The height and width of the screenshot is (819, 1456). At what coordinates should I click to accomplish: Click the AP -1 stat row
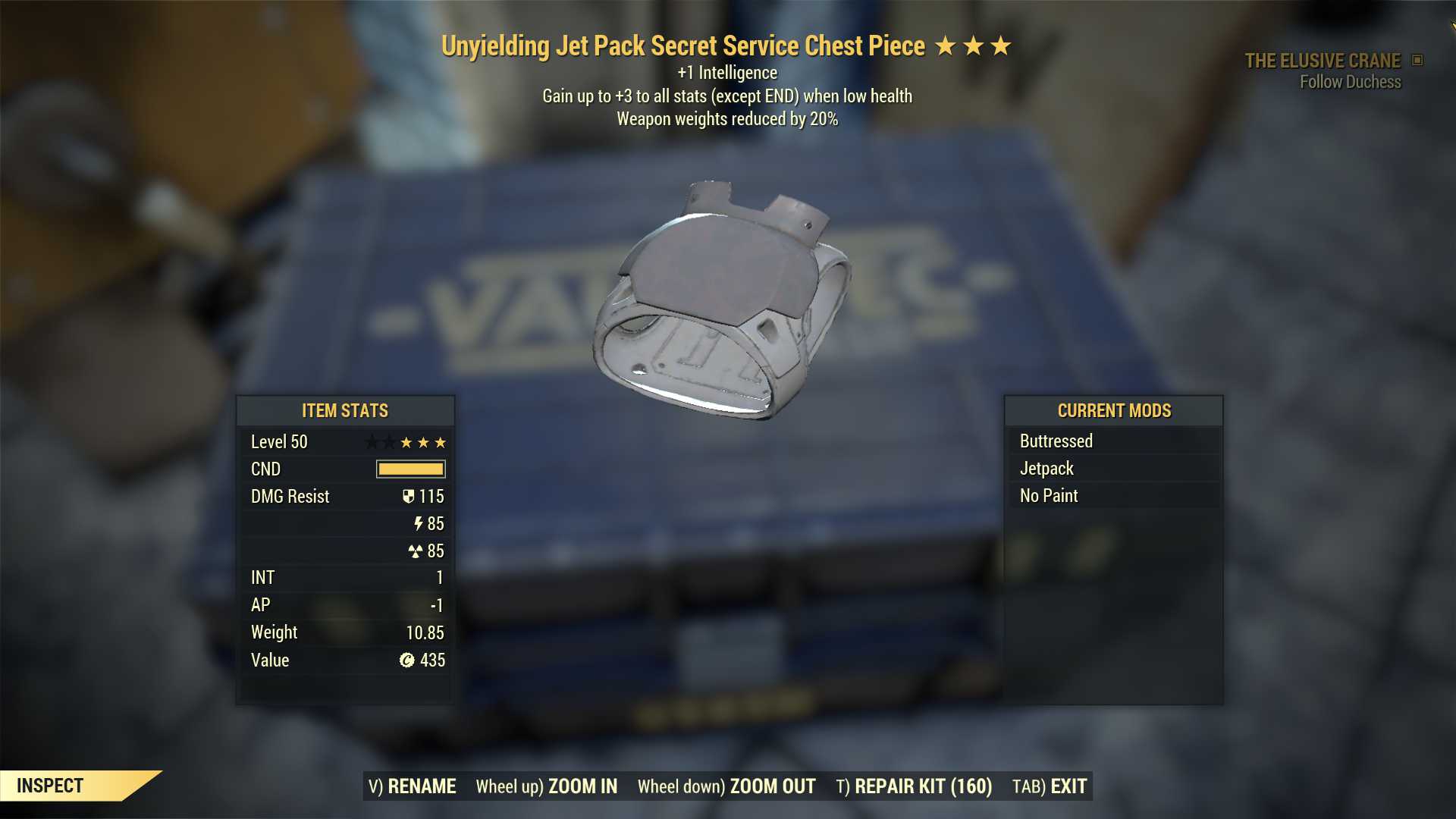(x=345, y=604)
